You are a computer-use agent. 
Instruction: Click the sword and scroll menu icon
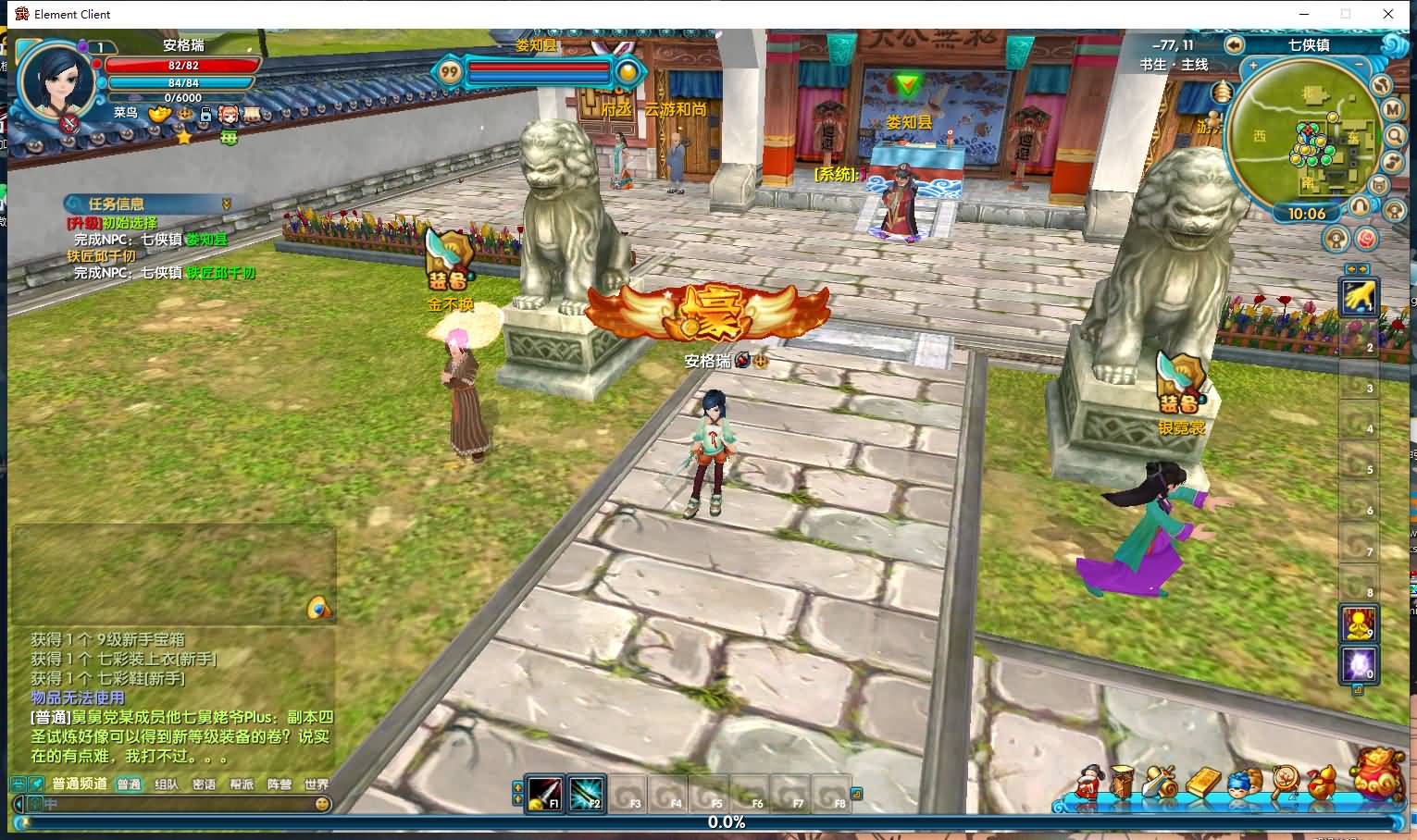(1162, 784)
